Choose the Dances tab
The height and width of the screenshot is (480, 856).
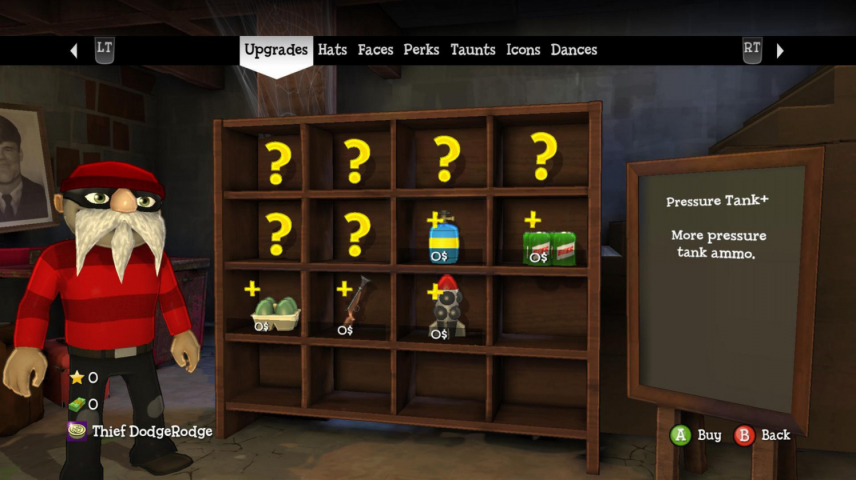pyautogui.click(x=574, y=50)
